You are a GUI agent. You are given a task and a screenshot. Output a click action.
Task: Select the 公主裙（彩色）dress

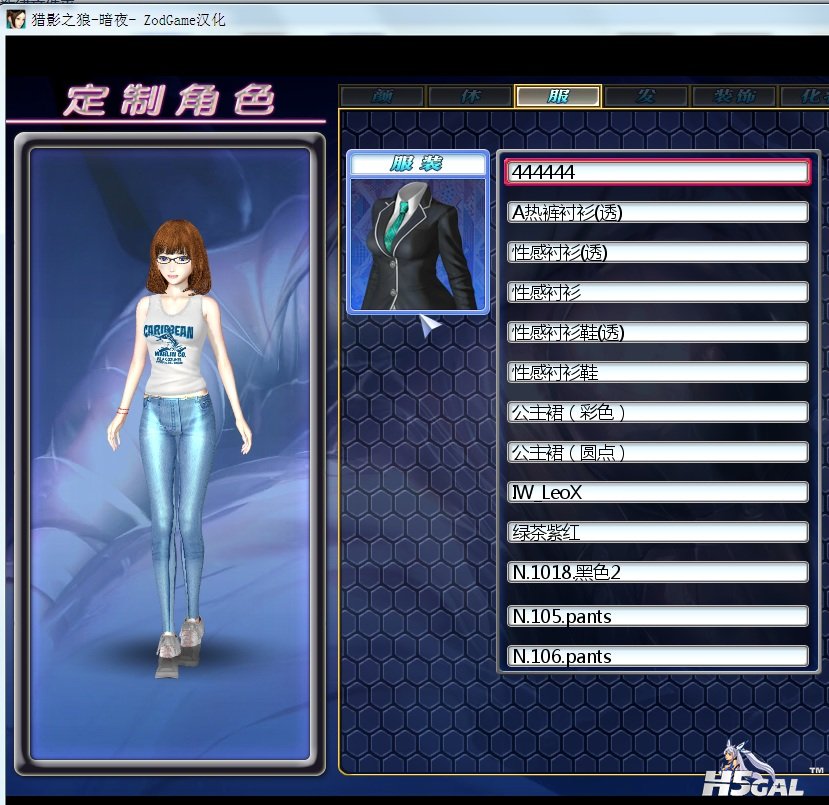657,412
